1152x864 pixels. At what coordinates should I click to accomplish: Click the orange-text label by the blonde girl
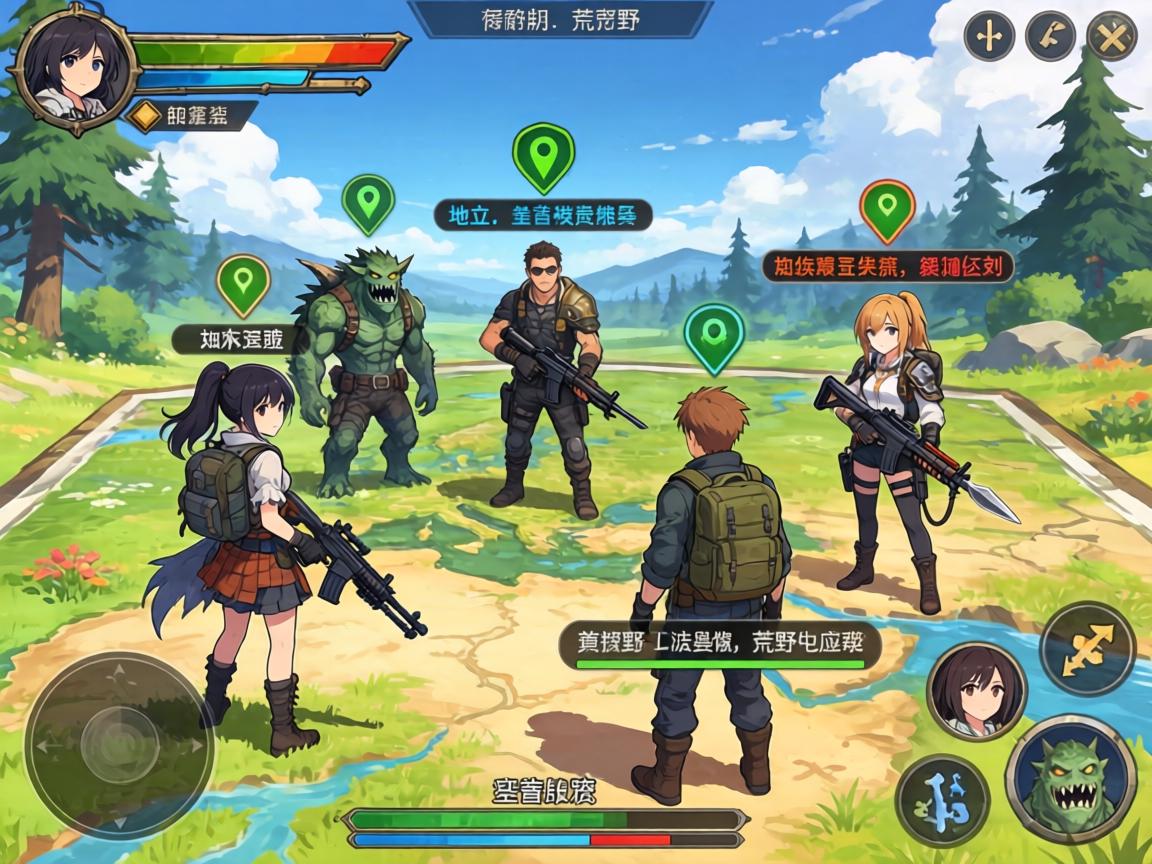coord(887,266)
